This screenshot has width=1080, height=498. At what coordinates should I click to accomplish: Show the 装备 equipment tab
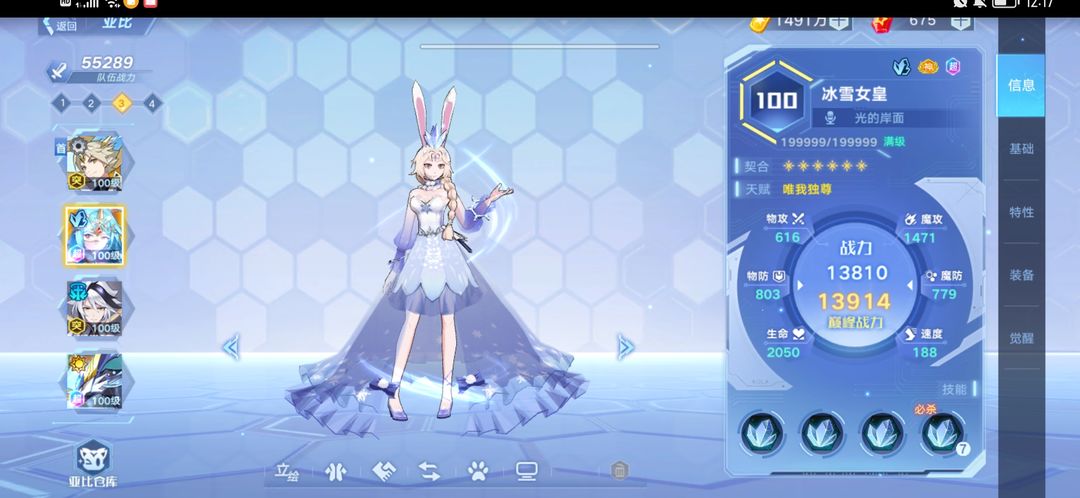1021,275
